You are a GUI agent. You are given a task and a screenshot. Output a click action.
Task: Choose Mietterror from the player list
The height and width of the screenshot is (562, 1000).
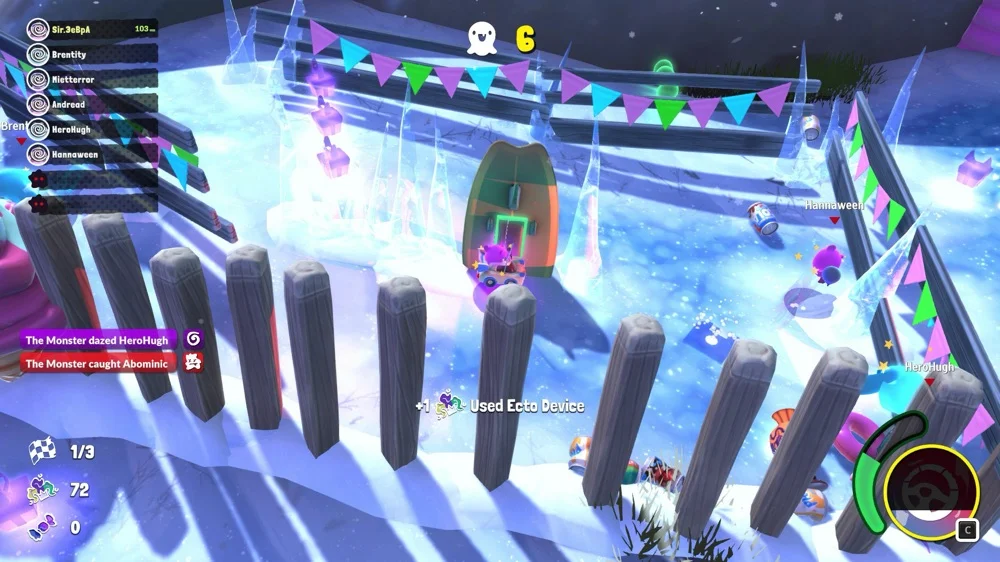click(x=92, y=79)
